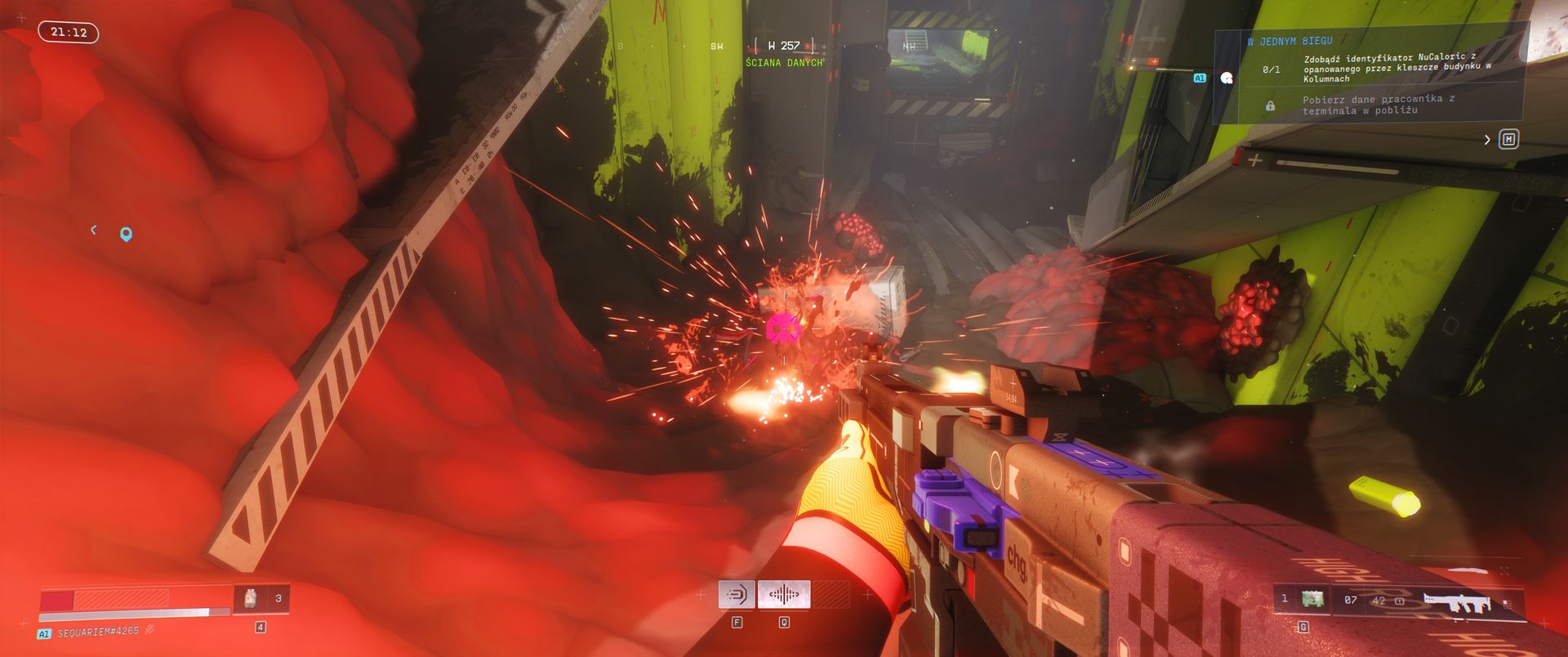Select the Ściana Danych compass location label
Viewport: 1568px width, 657px height.
(x=784, y=63)
